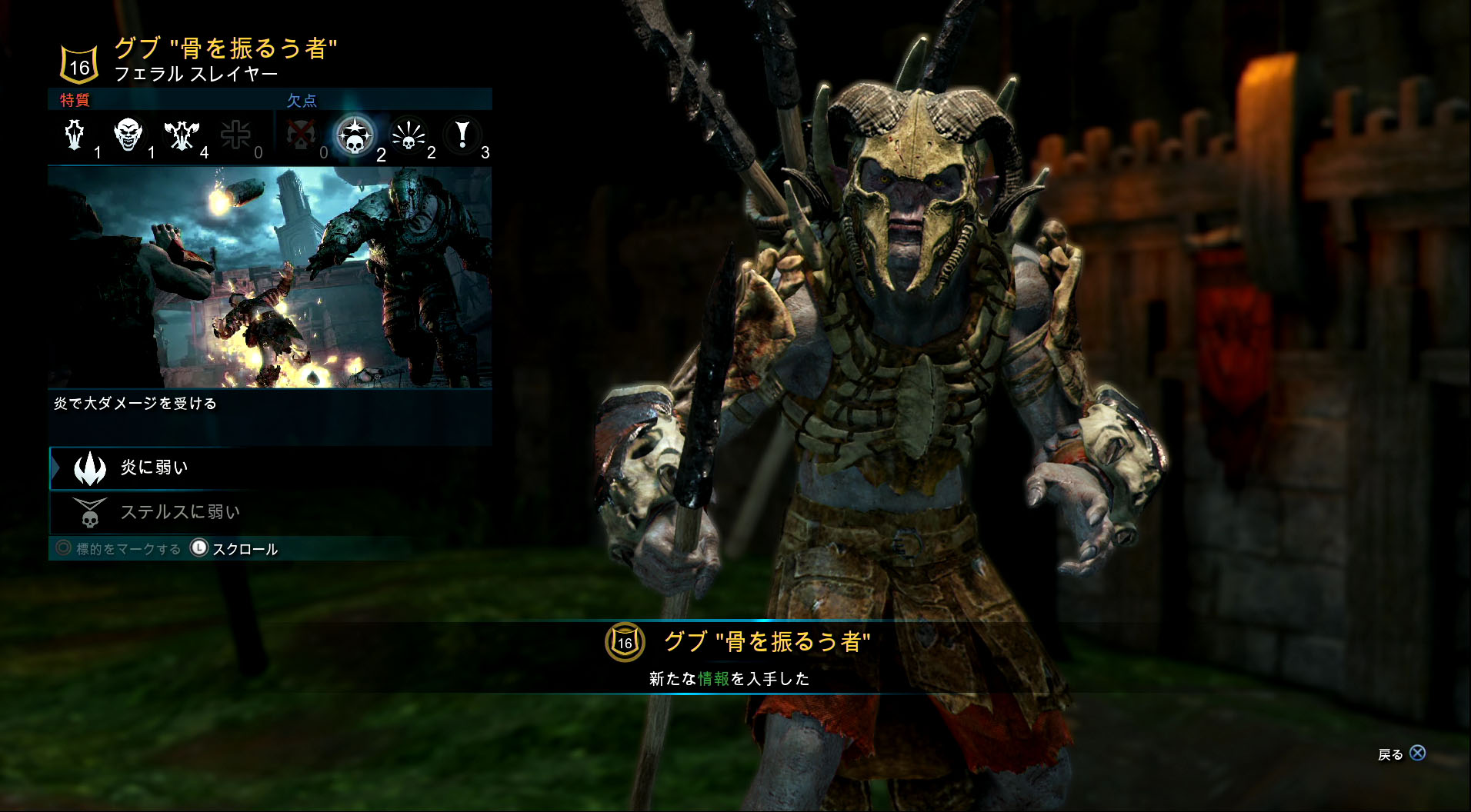
Task: Select the skull with radiating lines weakness icon
Action: tap(409, 135)
